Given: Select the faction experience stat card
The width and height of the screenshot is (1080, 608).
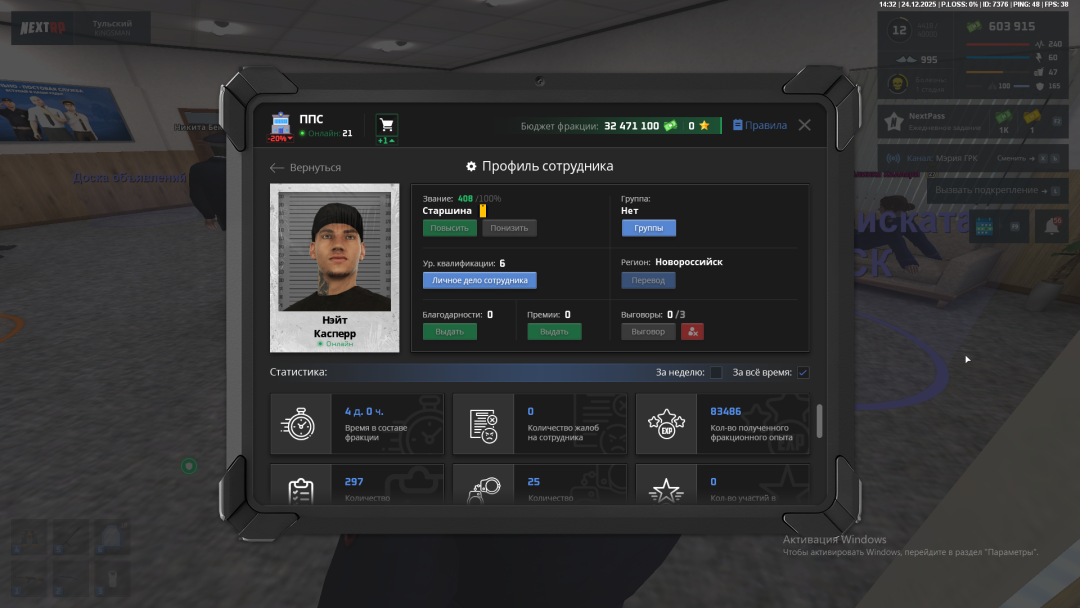Looking at the screenshot, I should pyautogui.click(x=722, y=424).
